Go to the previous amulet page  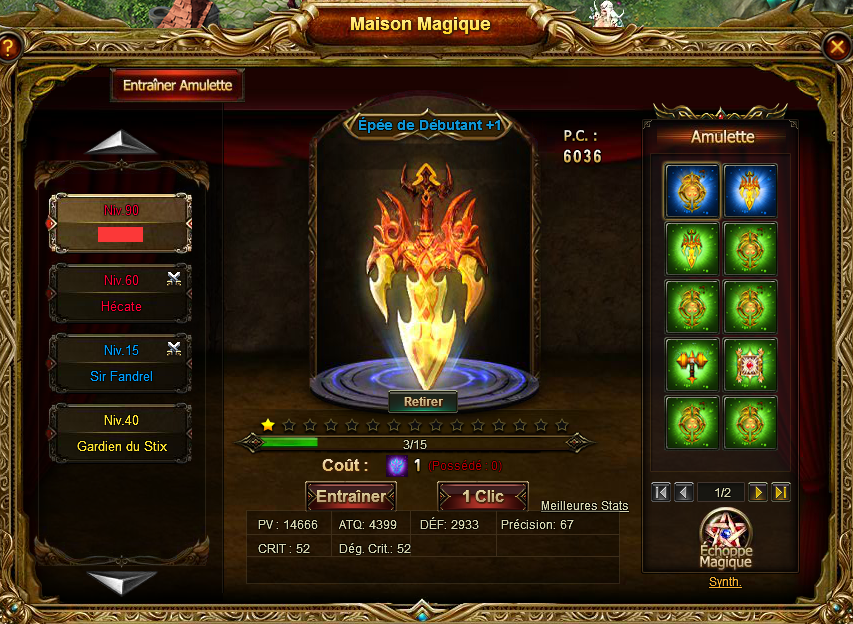tap(684, 492)
